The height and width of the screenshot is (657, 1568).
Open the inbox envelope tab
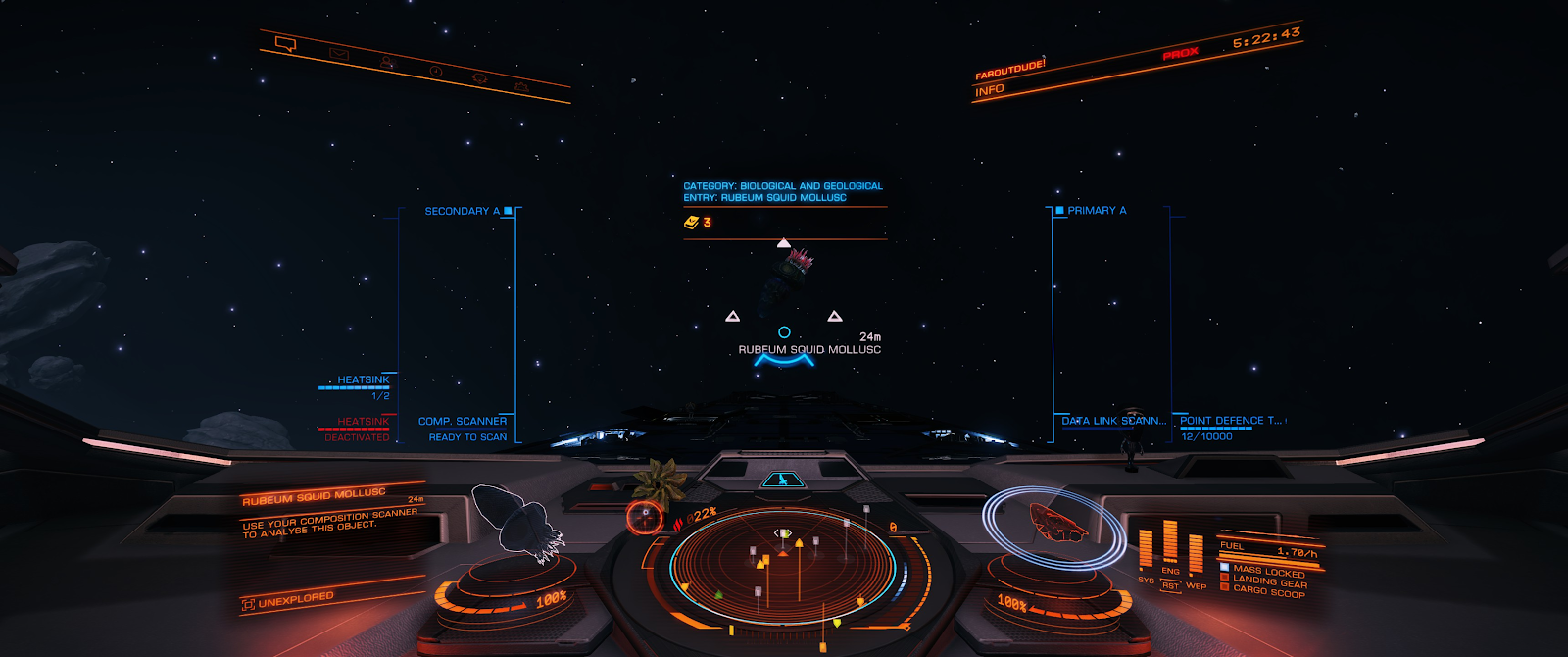(339, 54)
